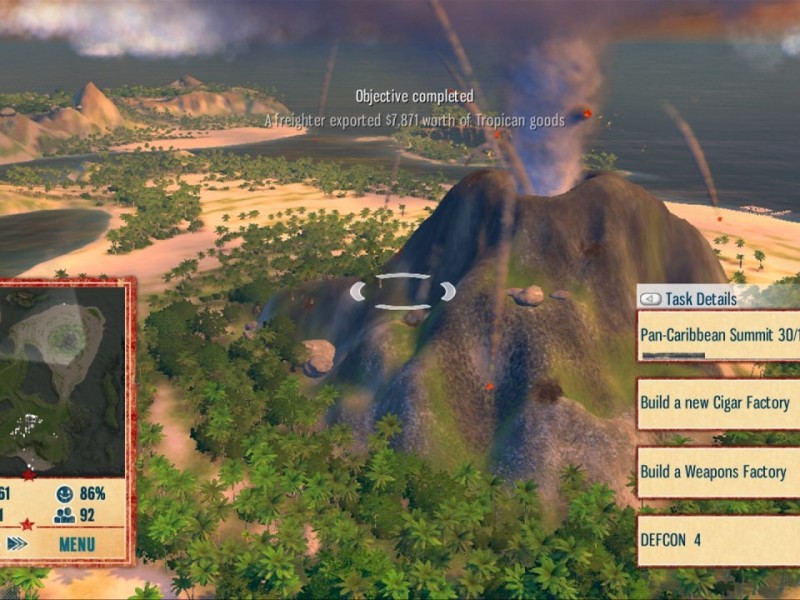Screen dimensions: 800x600
Task: Open the MENU button
Action: coord(77,545)
